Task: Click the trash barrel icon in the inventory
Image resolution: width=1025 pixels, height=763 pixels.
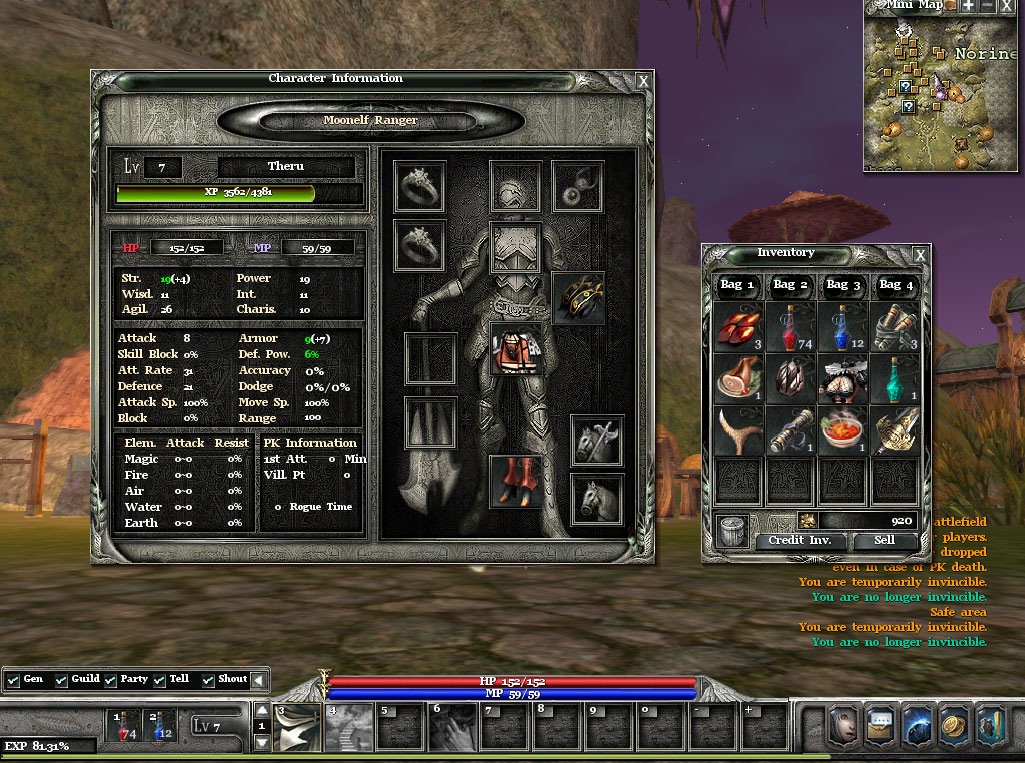Action: pyautogui.click(x=731, y=531)
